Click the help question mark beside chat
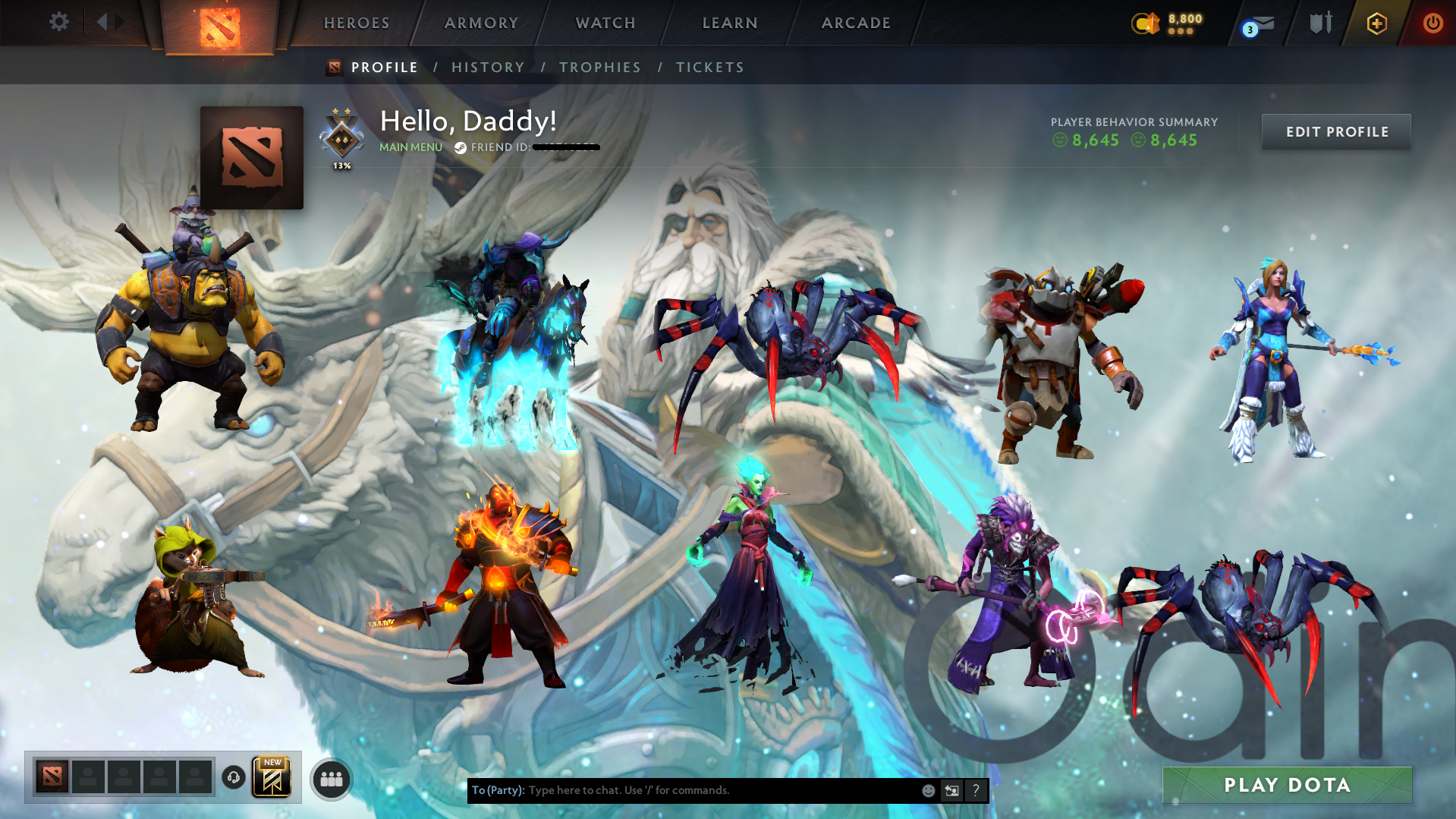Viewport: 1456px width, 819px height. 976,790
